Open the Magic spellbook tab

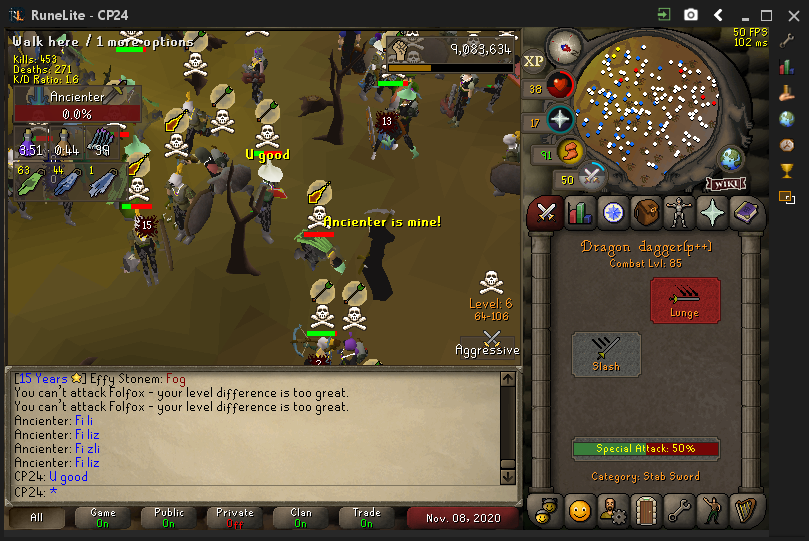click(x=745, y=213)
